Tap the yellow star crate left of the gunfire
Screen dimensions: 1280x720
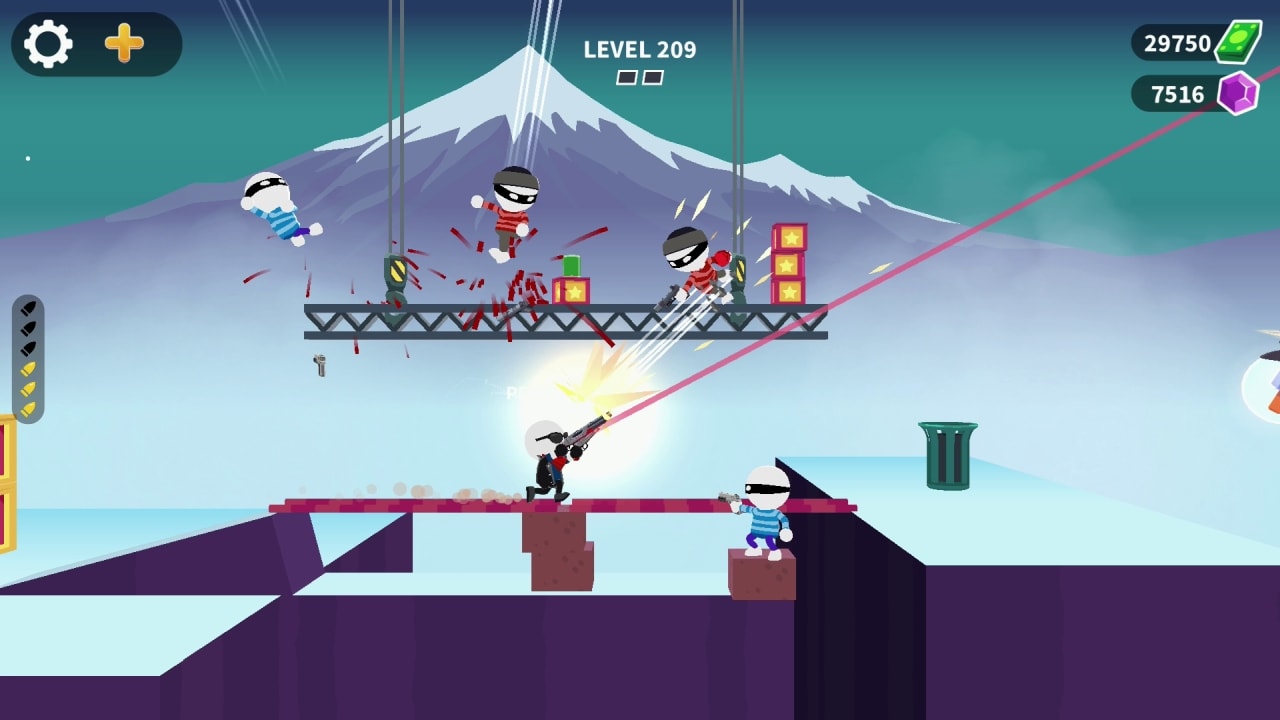click(571, 289)
